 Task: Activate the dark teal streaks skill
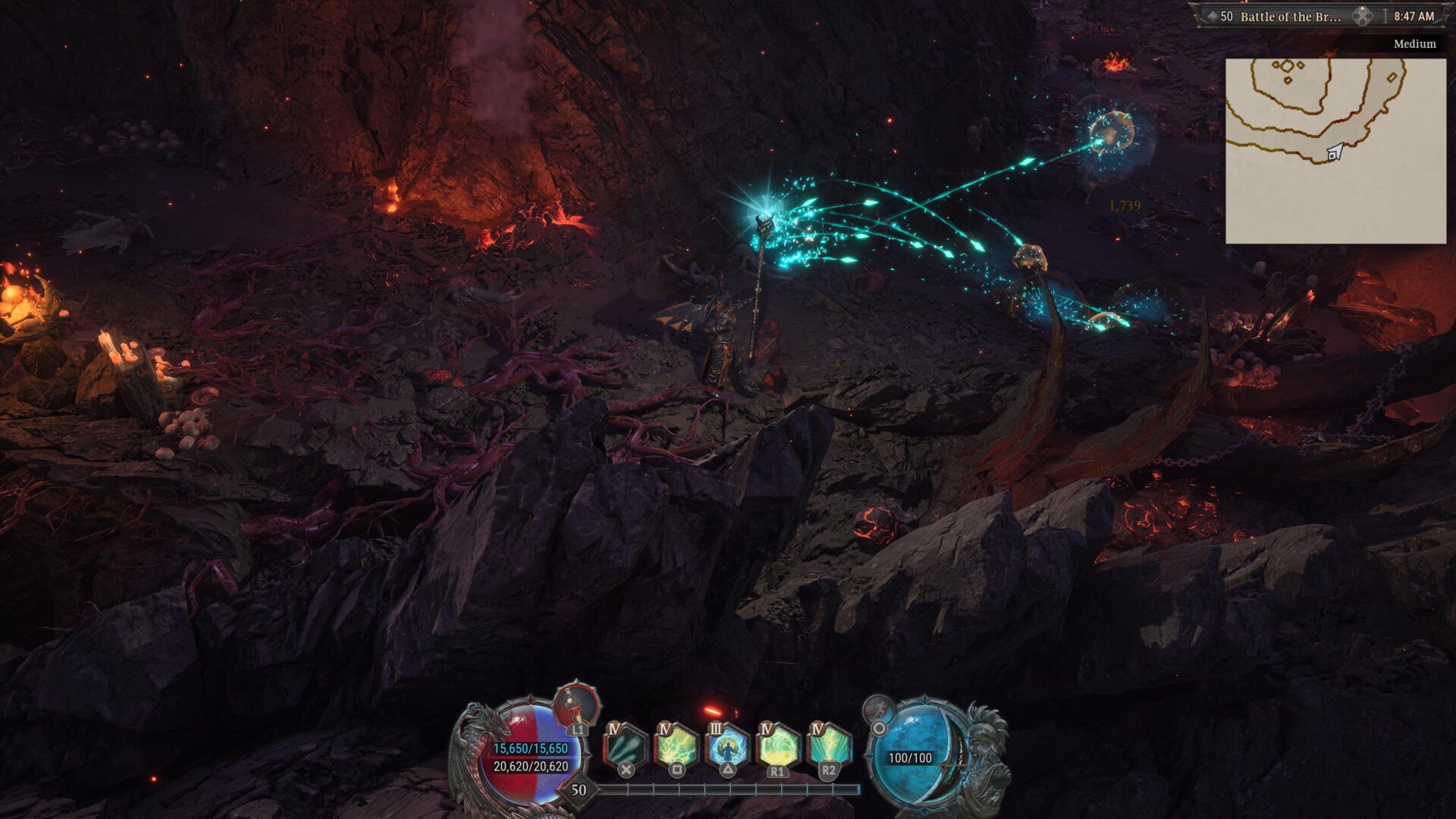tap(626, 747)
